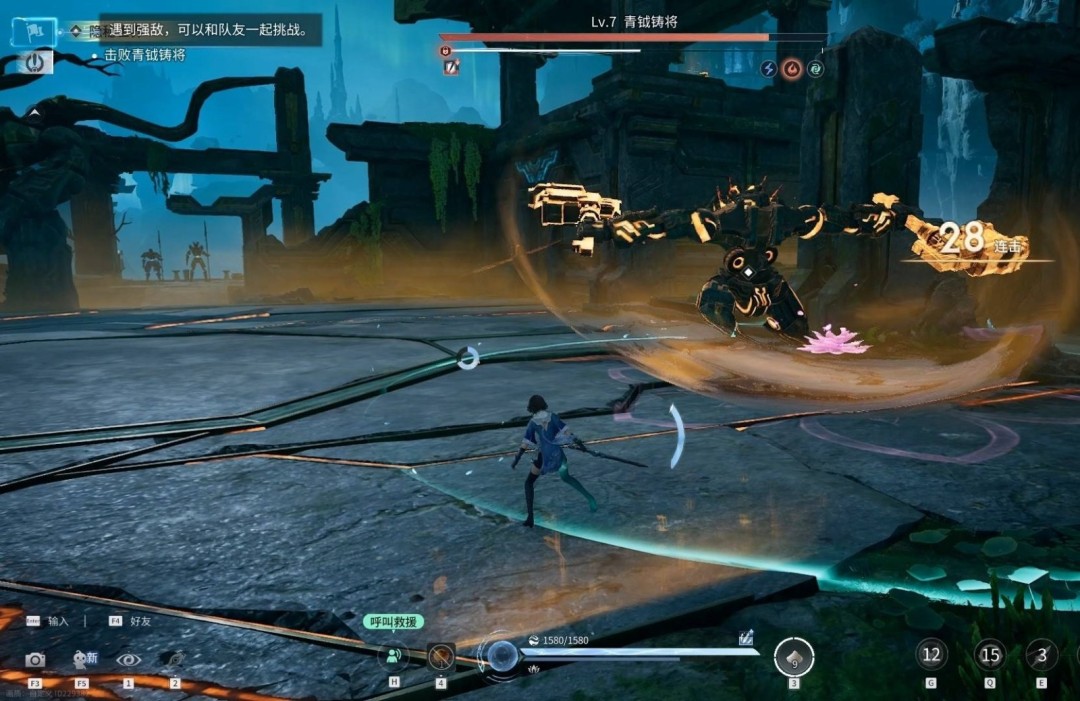Screen dimensions: 1080x701
Task: Select the 击败青钺铸将 objective tracker
Action: pos(144,55)
